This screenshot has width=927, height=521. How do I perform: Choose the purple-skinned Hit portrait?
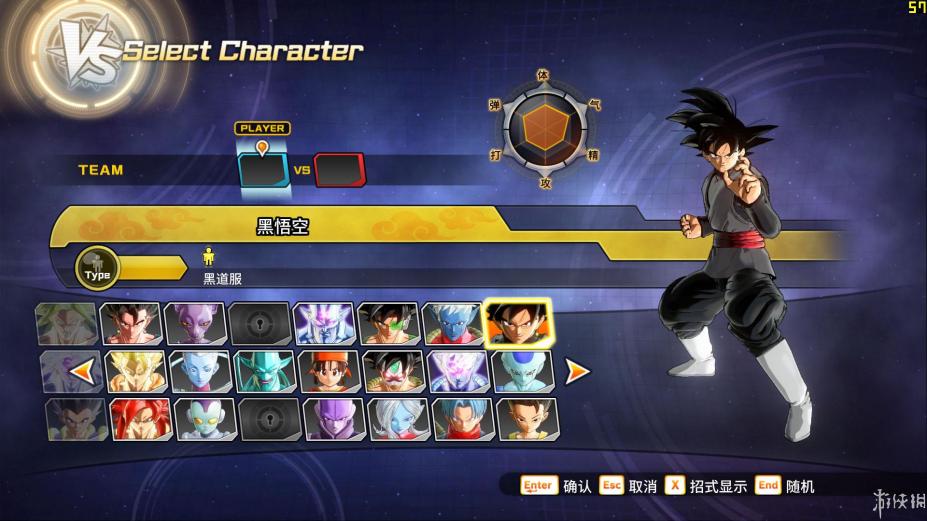click(334, 419)
